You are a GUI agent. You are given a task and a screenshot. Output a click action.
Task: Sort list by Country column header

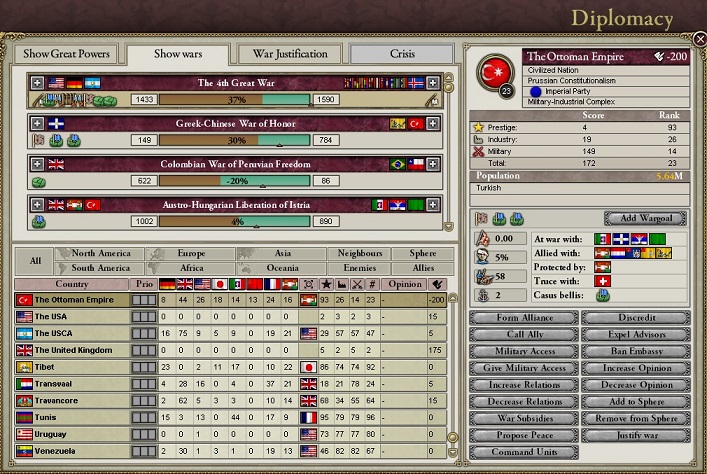coord(72,284)
